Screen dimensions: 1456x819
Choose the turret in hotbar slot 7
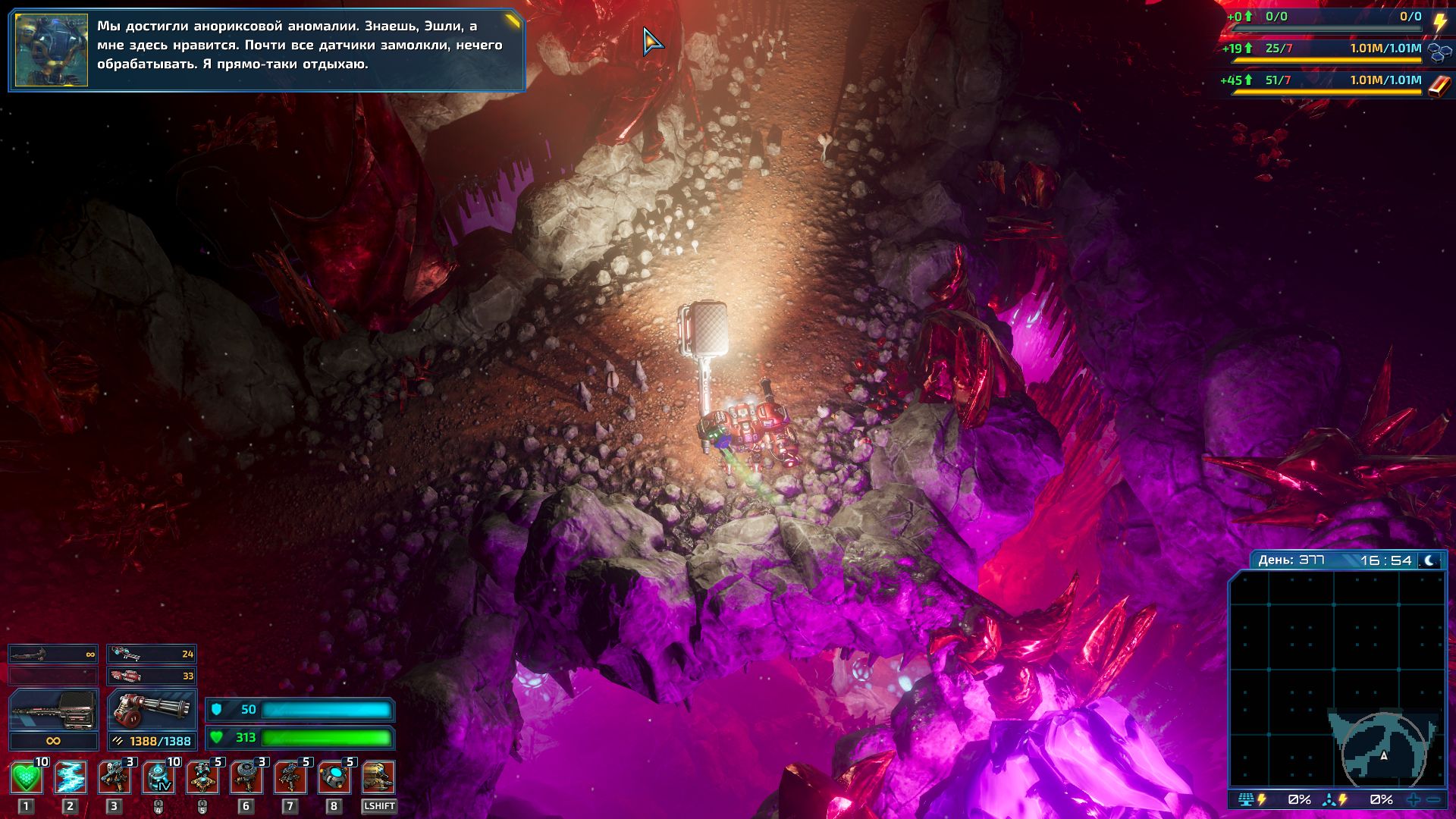tap(290, 777)
